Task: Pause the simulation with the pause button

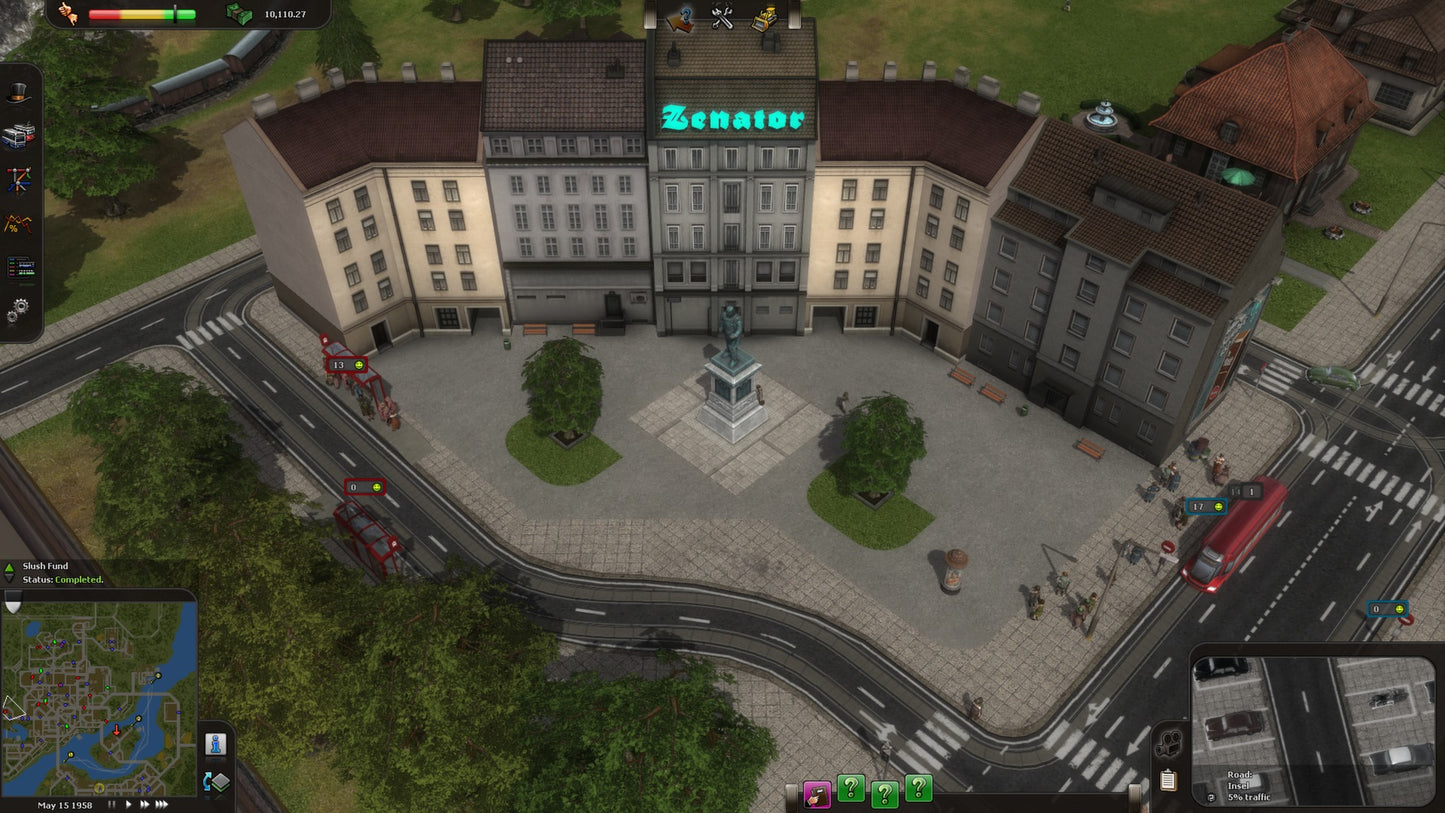Action: (x=112, y=803)
